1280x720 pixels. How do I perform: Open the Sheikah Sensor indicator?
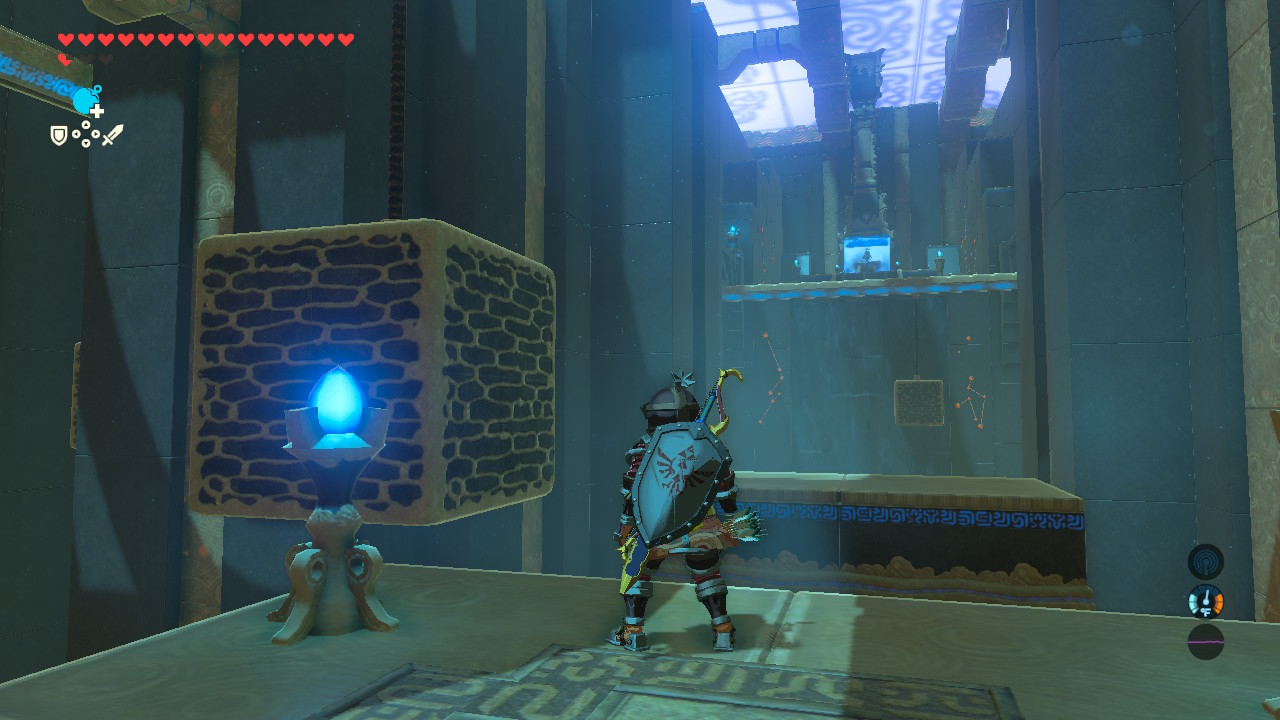click(1206, 561)
